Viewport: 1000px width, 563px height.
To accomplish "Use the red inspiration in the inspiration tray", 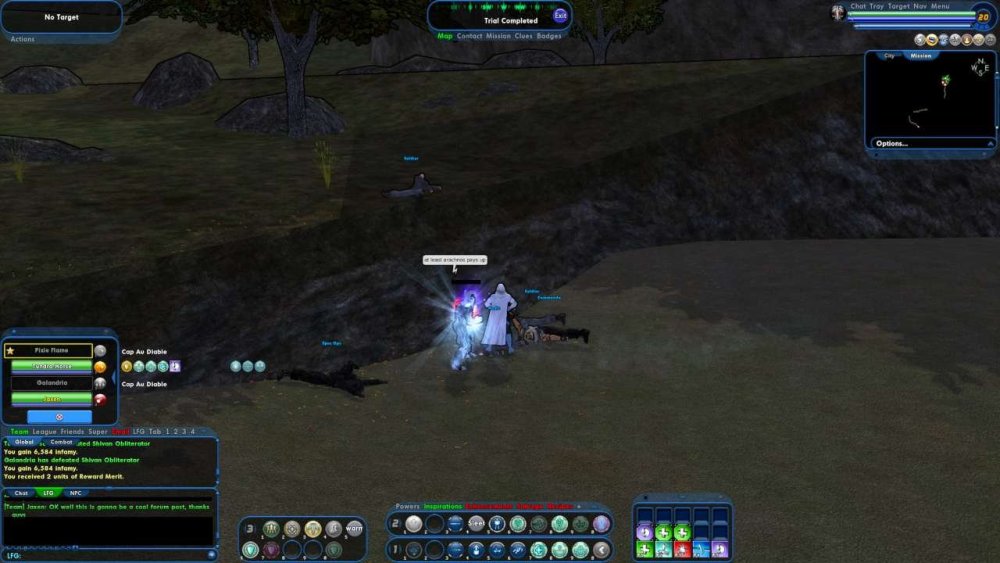I will (681, 549).
